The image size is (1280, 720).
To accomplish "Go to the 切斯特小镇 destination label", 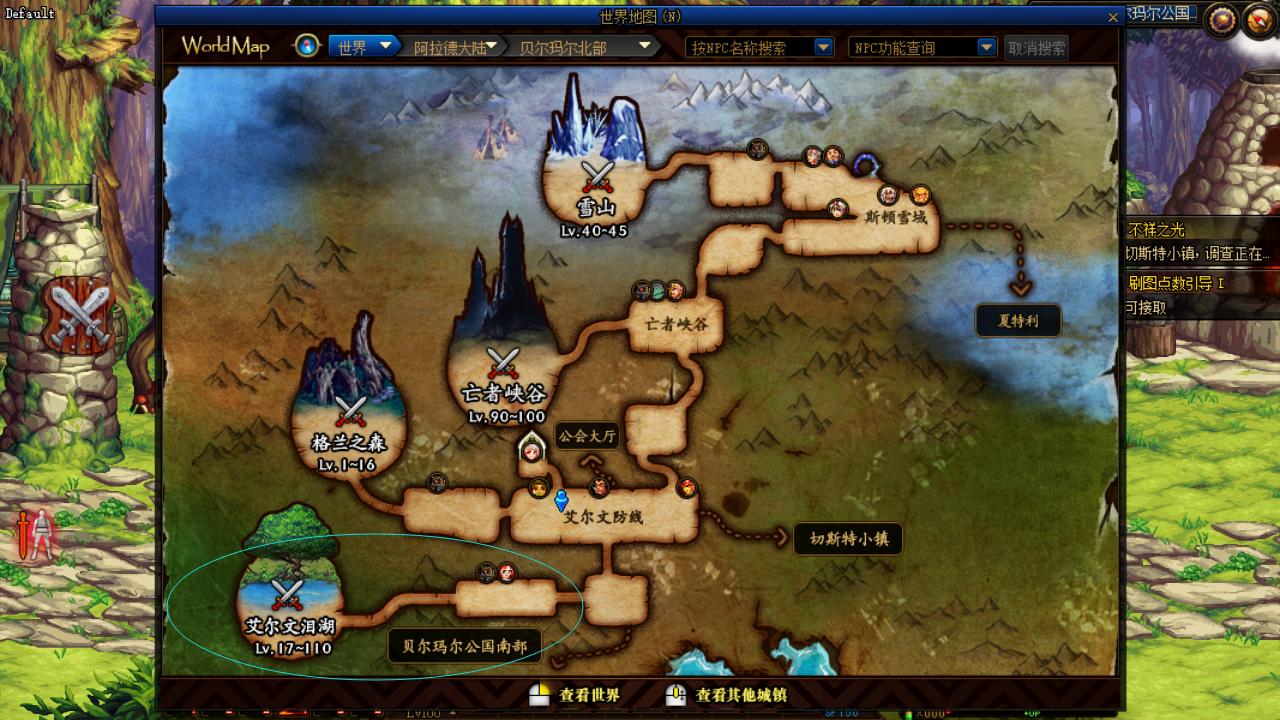I will (x=848, y=539).
